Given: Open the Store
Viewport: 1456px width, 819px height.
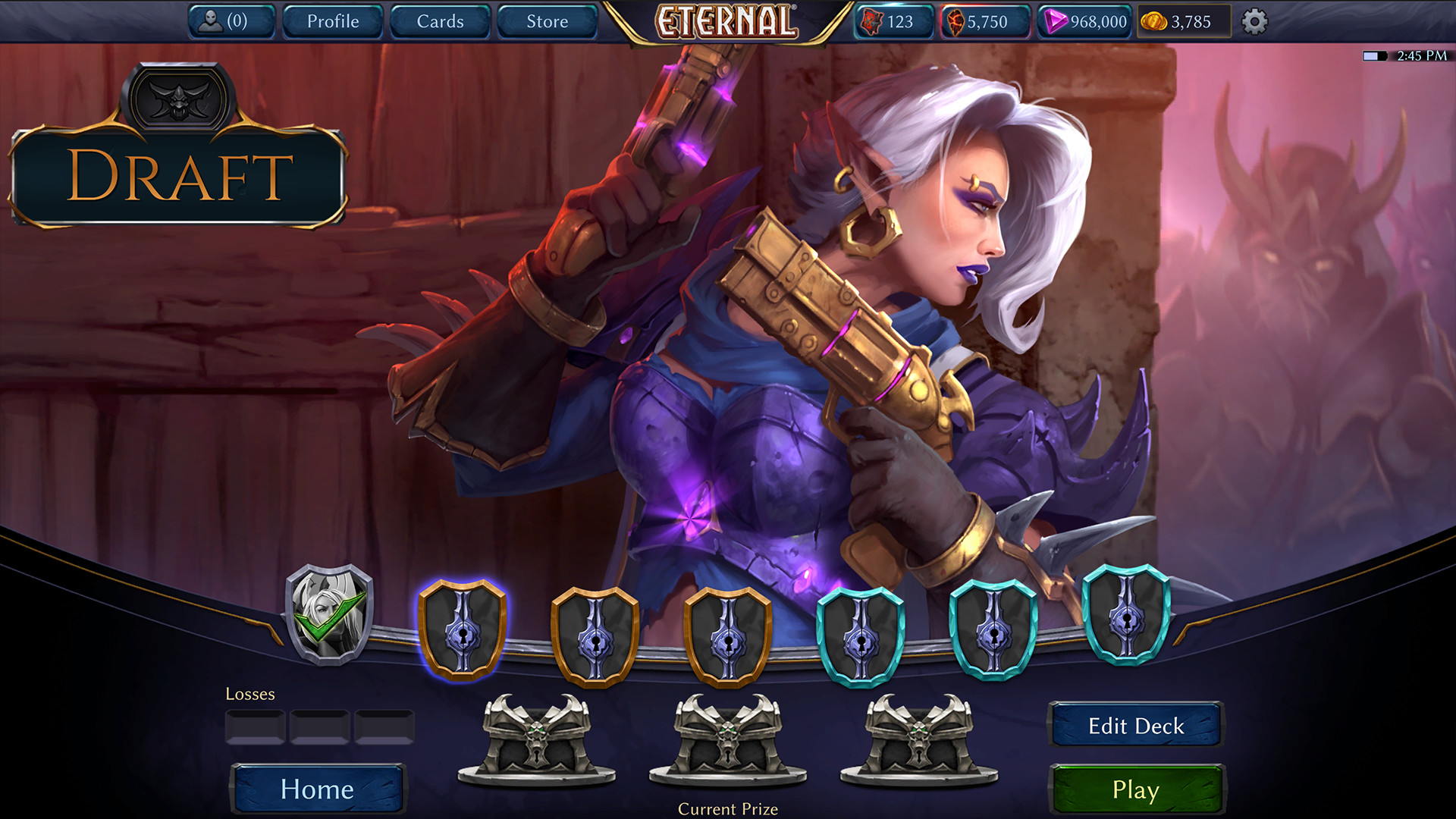Looking at the screenshot, I should [547, 21].
